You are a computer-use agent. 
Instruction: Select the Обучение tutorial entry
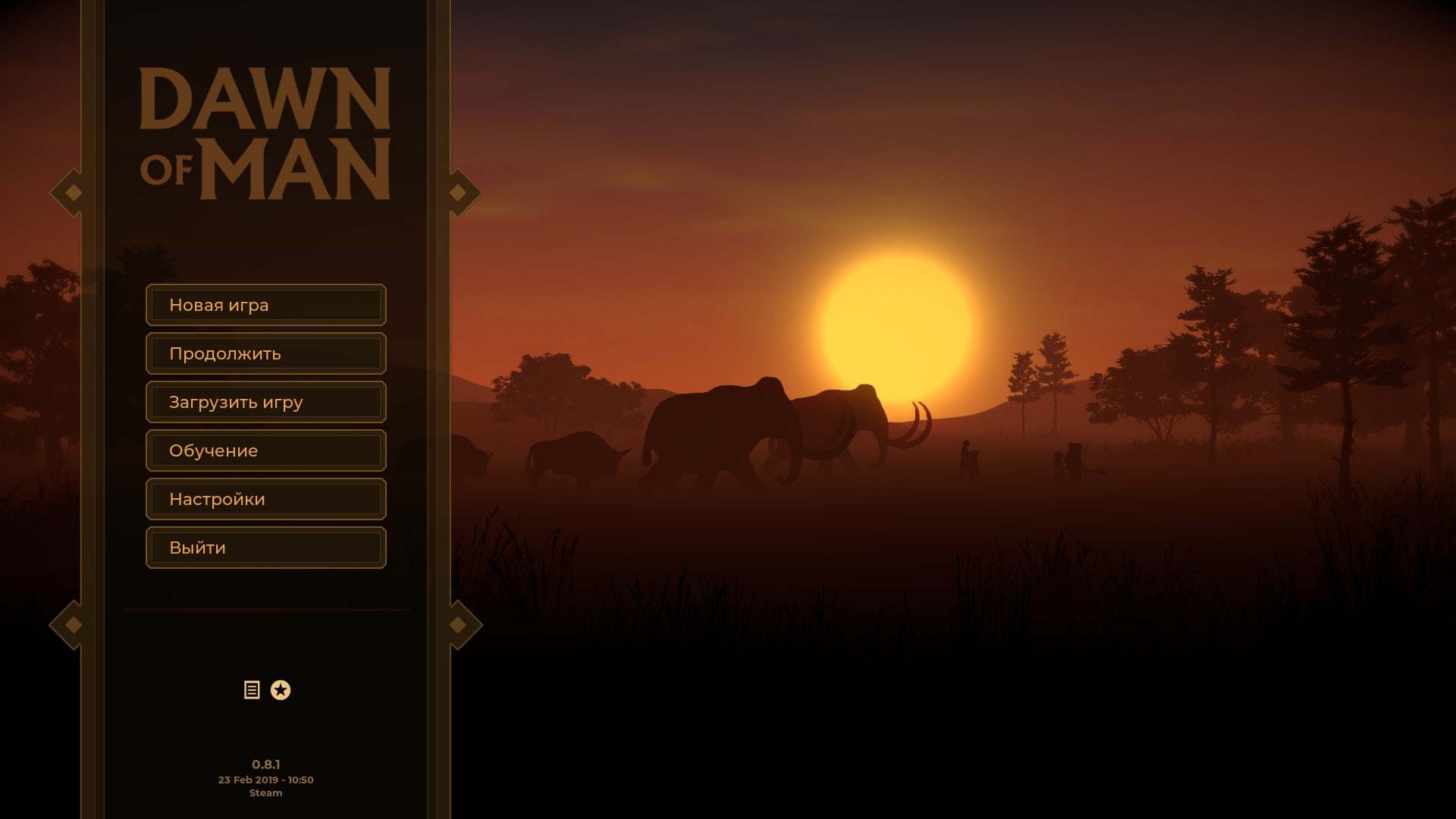click(x=265, y=450)
